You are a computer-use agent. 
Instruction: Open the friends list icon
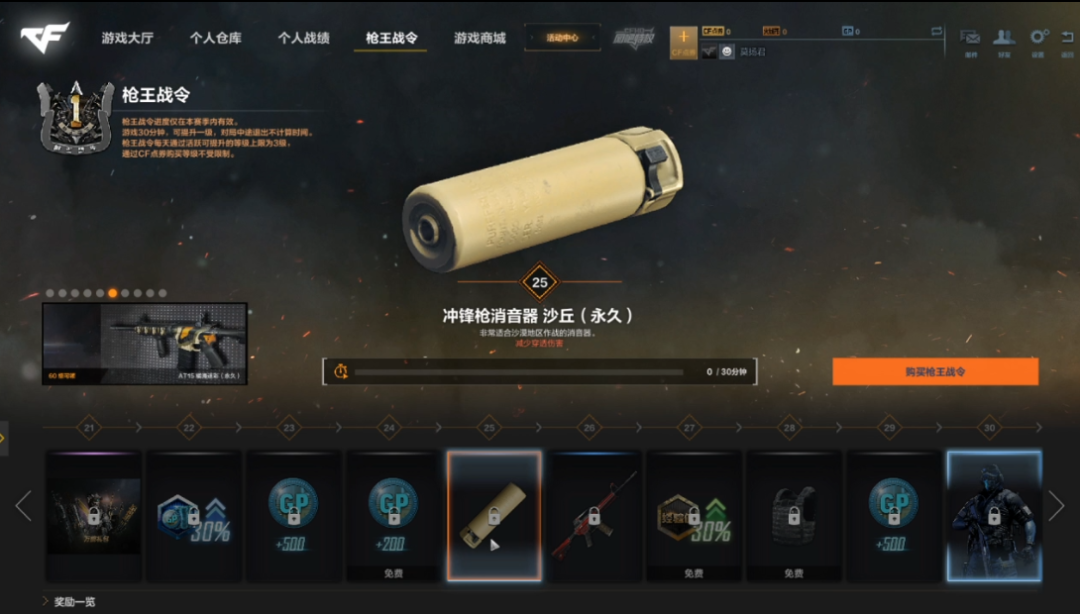(1003, 39)
